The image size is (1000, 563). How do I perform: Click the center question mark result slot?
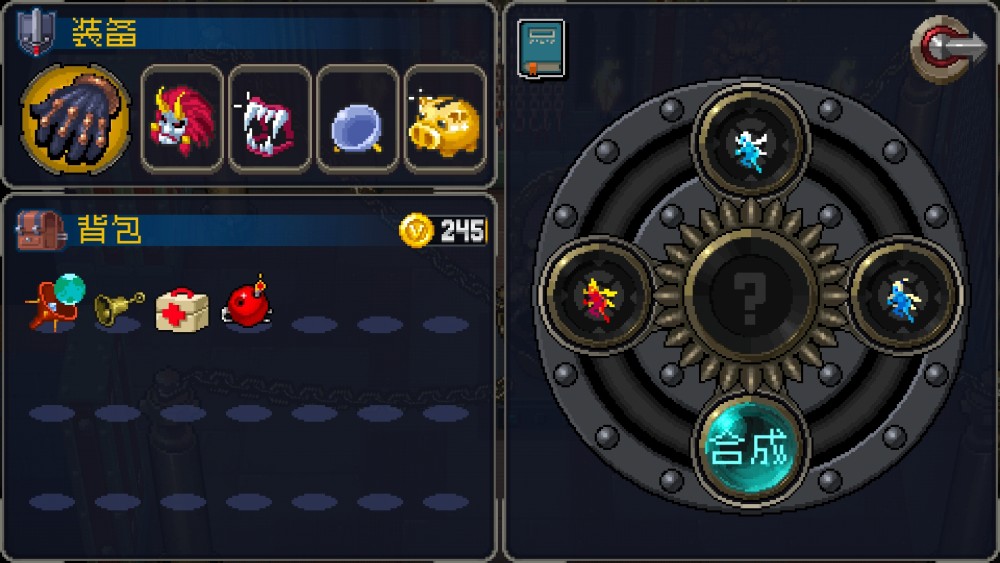tap(751, 296)
